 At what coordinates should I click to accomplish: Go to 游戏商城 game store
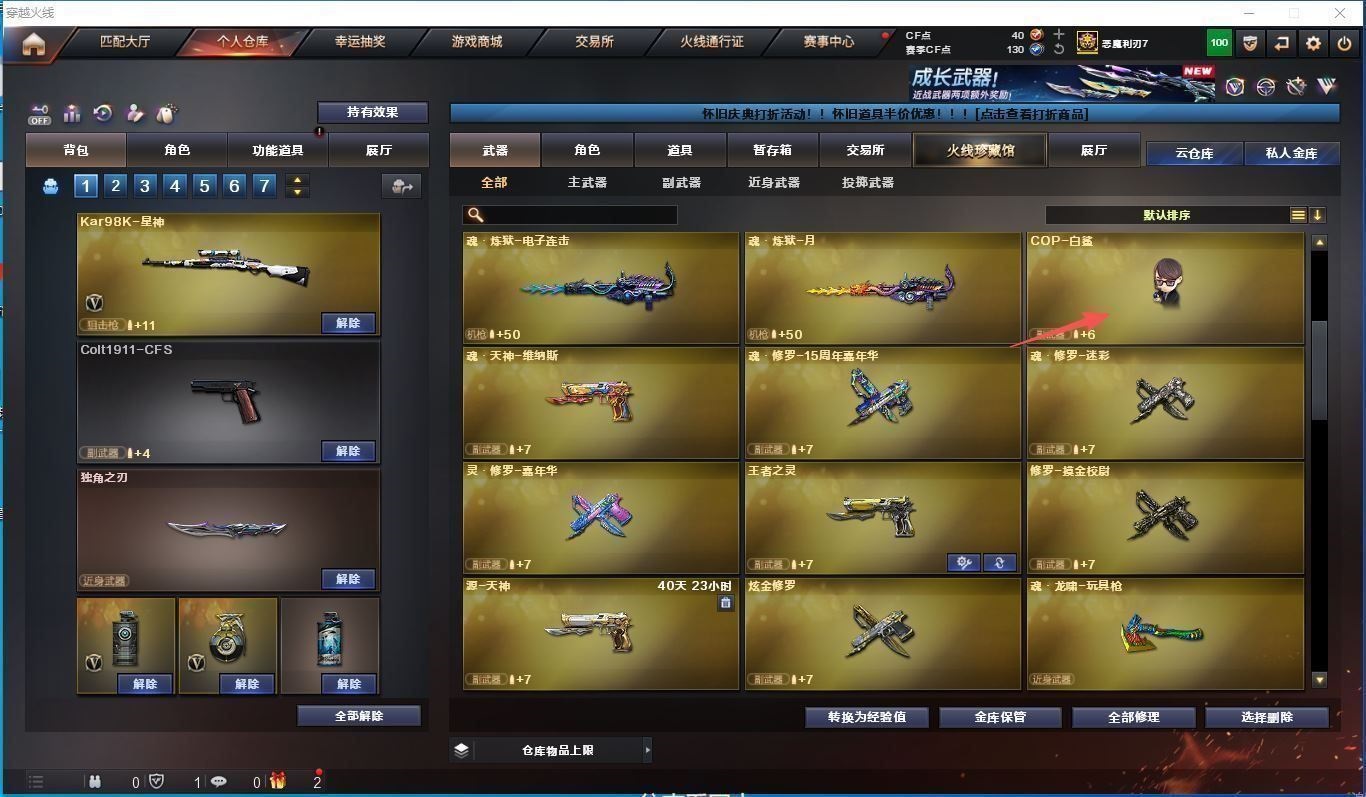point(477,42)
